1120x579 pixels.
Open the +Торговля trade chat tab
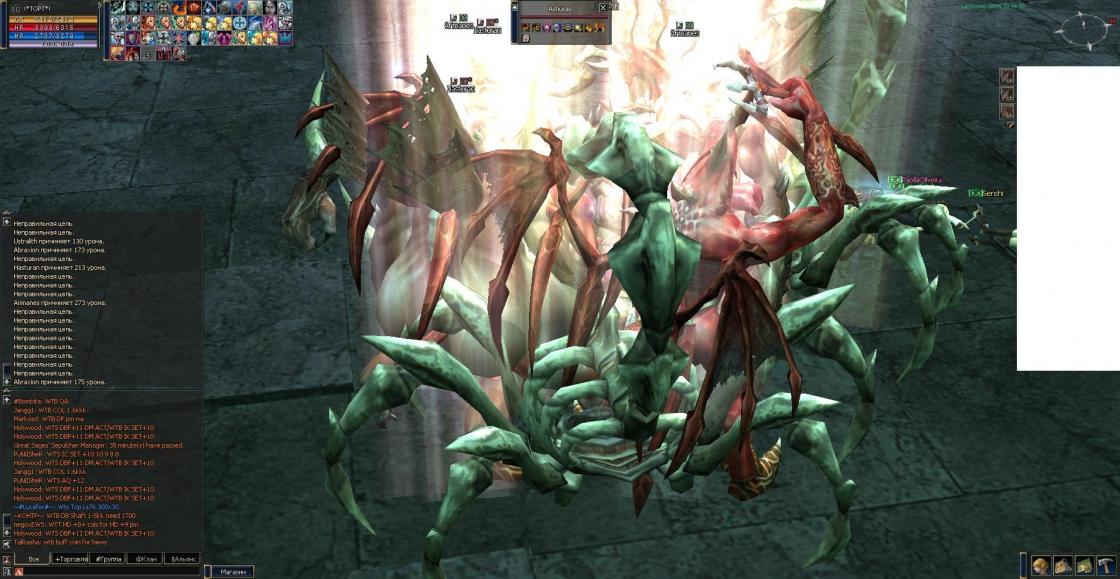(71, 559)
